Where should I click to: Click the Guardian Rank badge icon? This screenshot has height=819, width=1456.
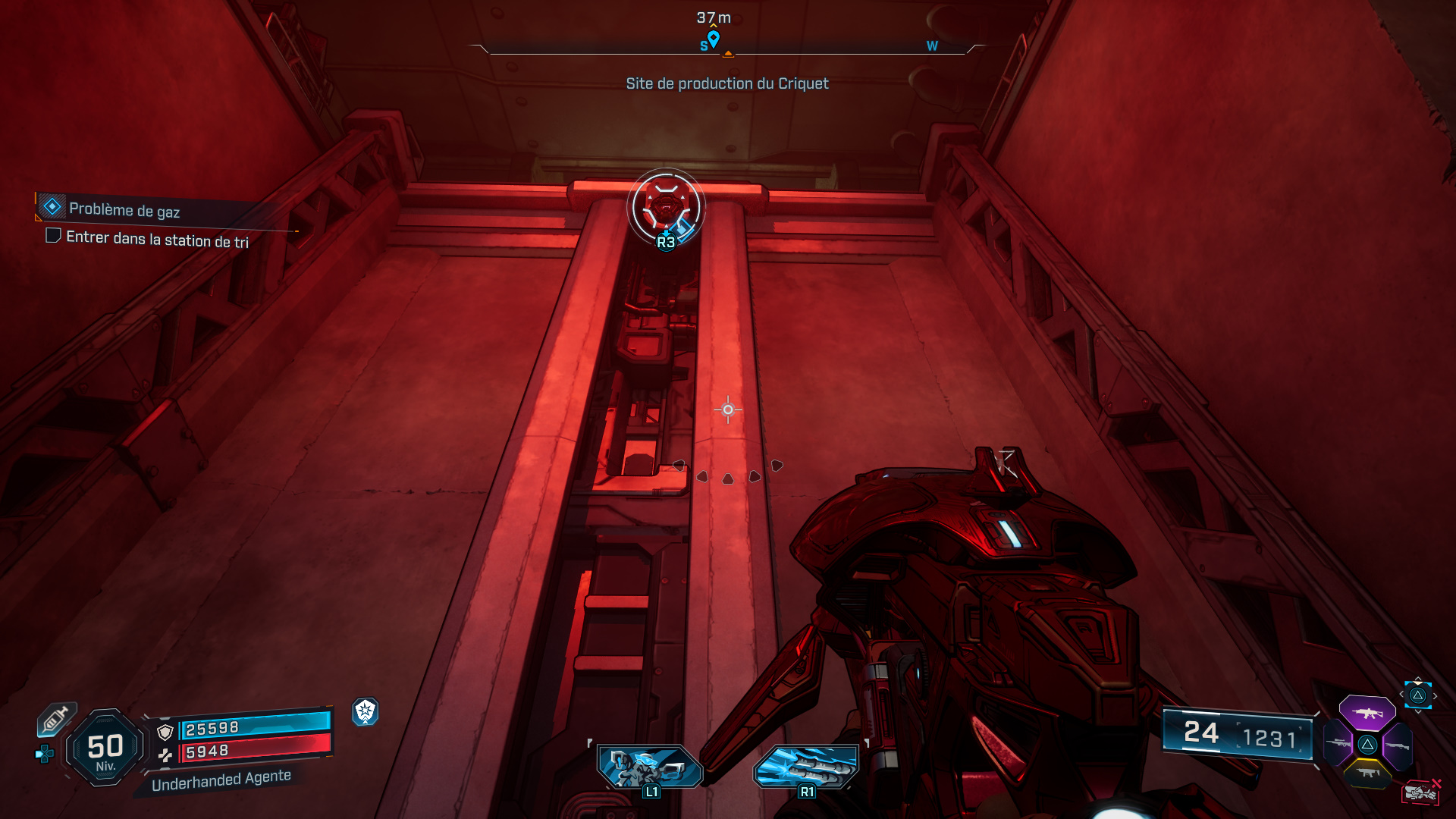(366, 714)
